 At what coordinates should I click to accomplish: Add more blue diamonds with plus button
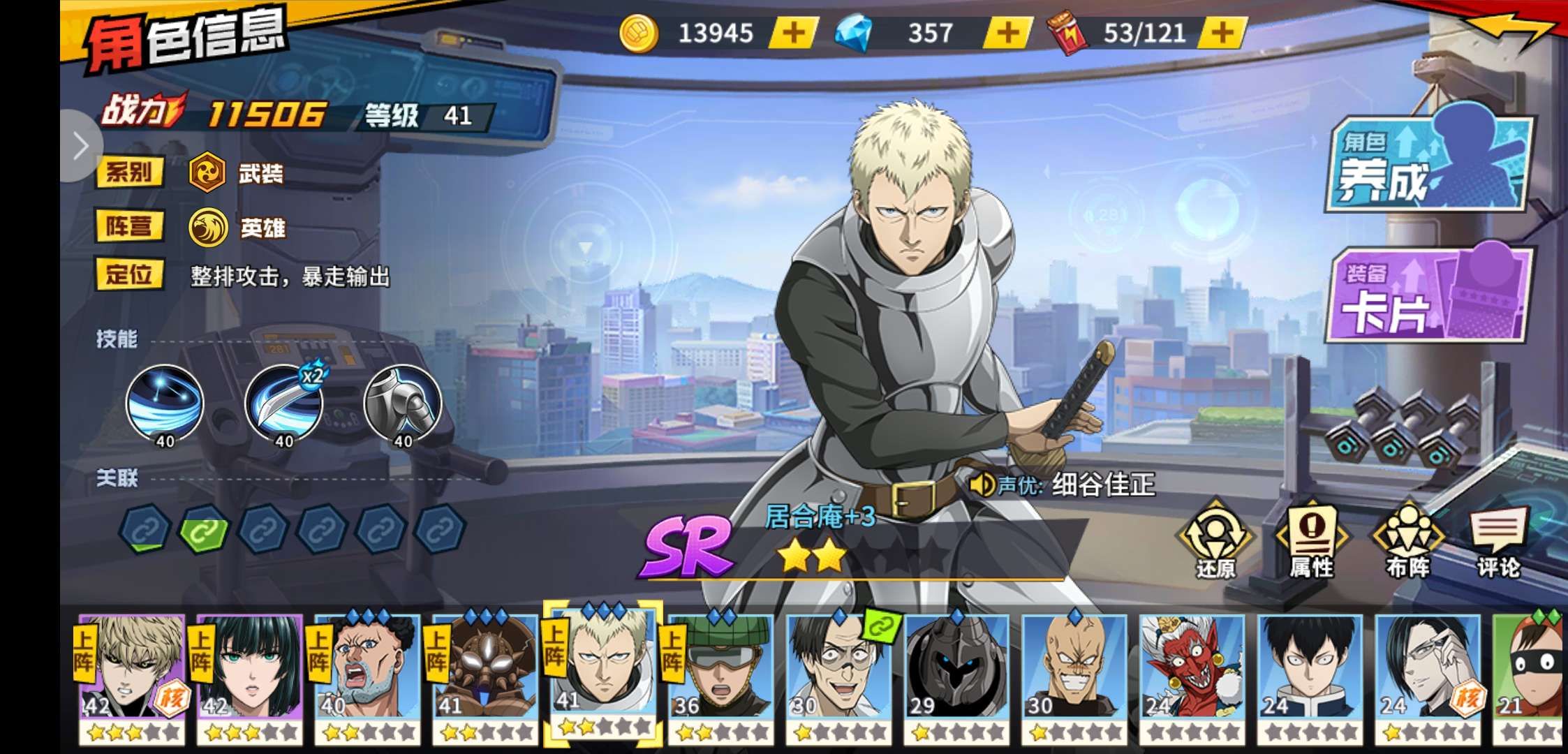point(1007,33)
